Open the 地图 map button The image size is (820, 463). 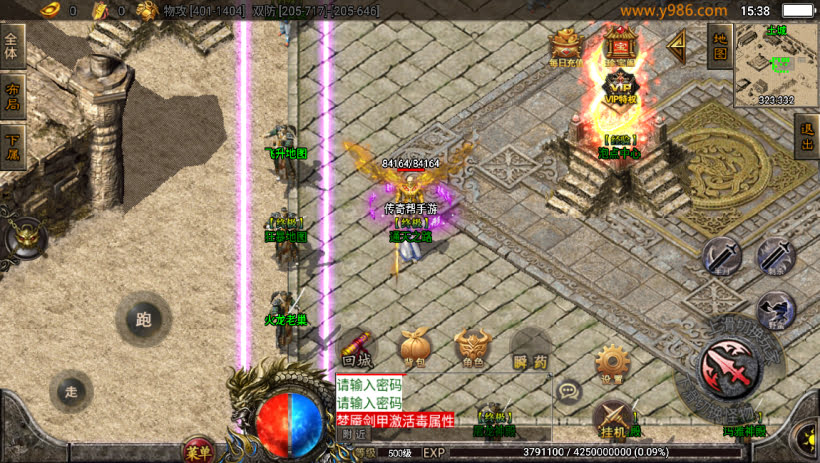click(x=719, y=45)
